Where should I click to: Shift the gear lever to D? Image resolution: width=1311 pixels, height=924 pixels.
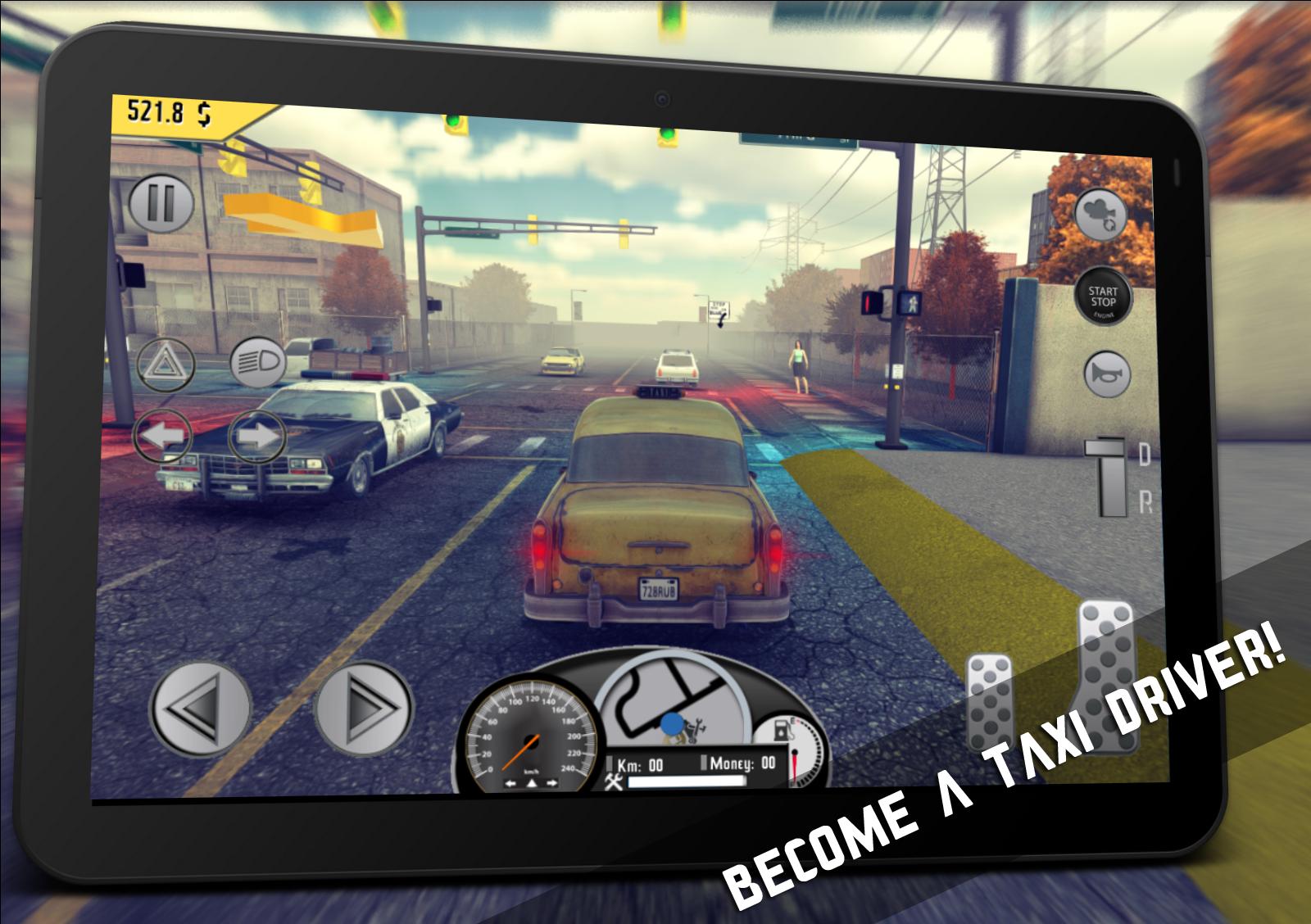[1141, 451]
